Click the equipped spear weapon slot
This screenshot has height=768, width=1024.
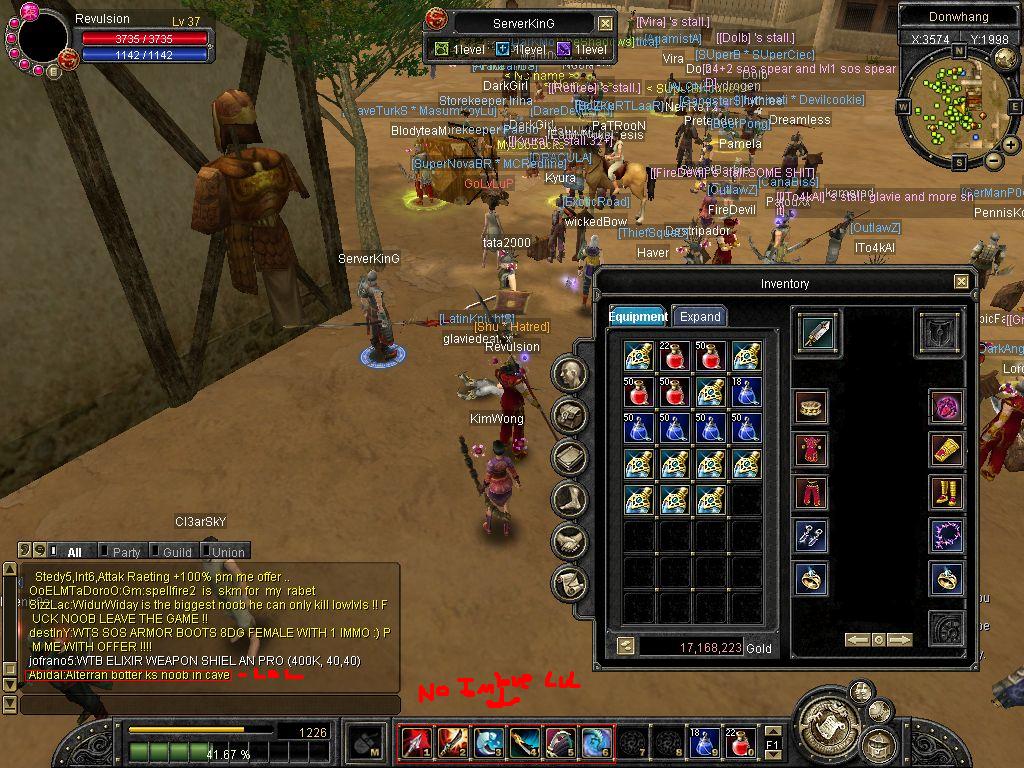(x=818, y=332)
